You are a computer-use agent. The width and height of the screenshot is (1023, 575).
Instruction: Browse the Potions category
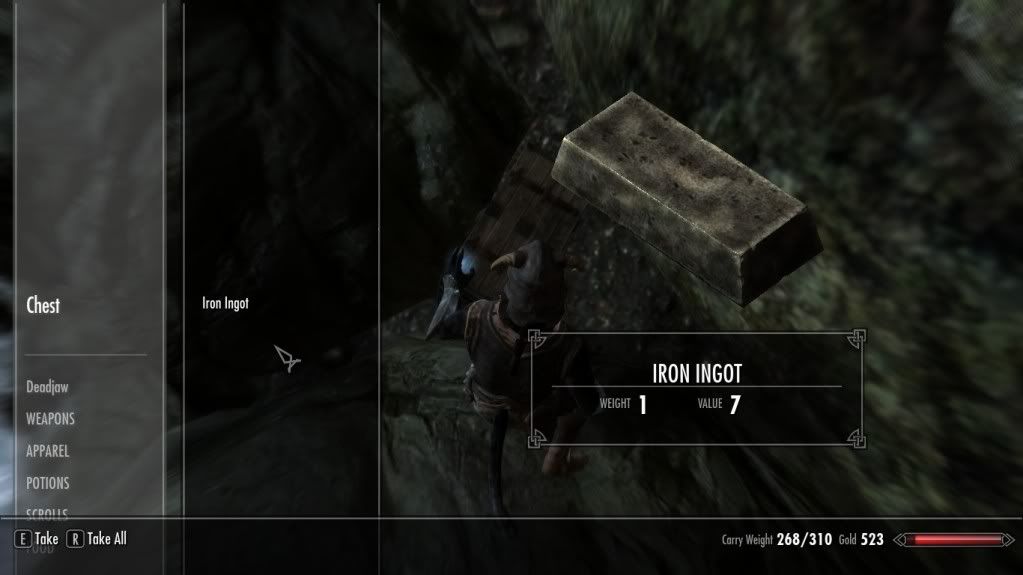point(48,483)
